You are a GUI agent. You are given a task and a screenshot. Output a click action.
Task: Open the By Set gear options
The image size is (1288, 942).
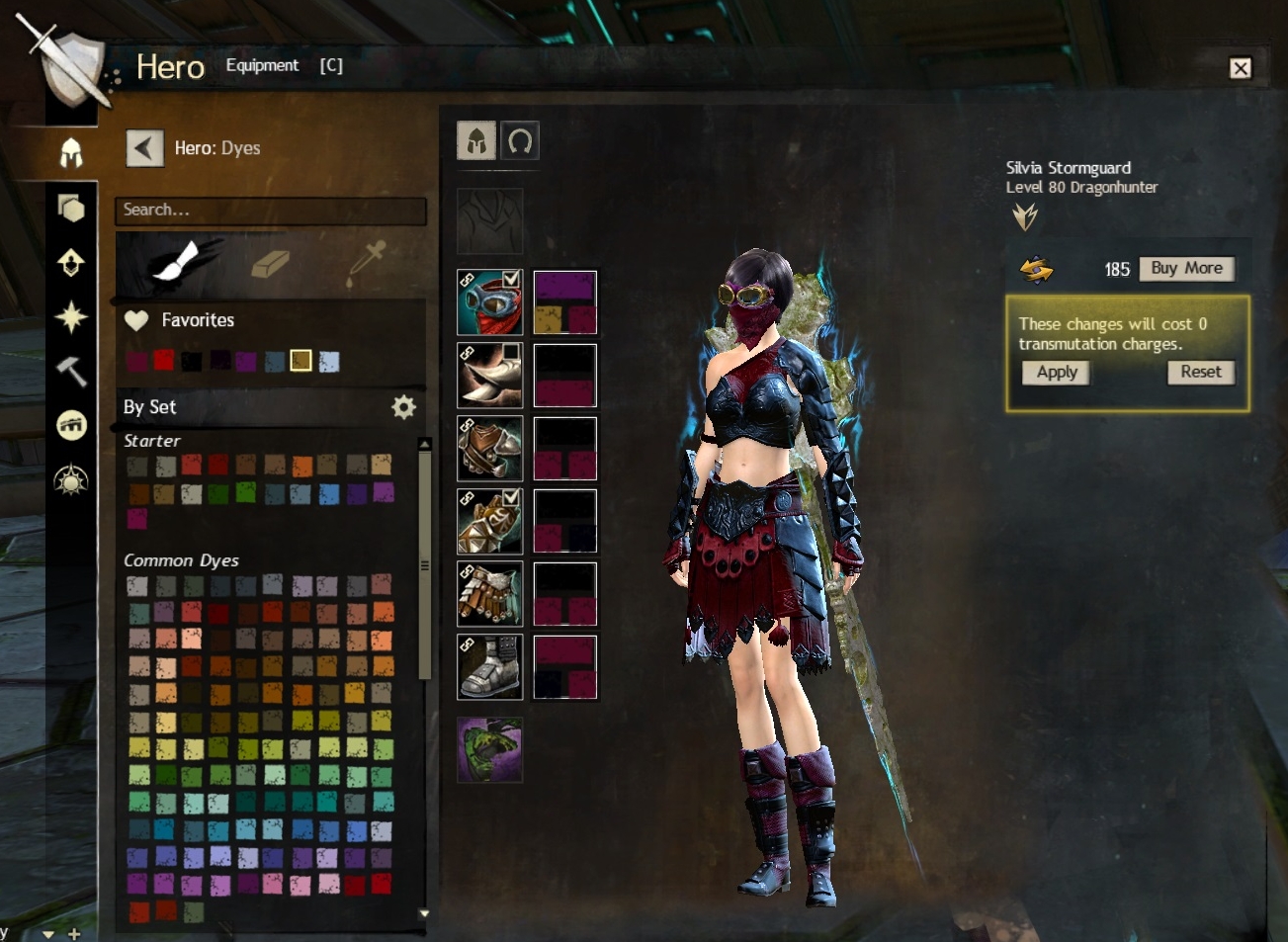click(x=403, y=407)
